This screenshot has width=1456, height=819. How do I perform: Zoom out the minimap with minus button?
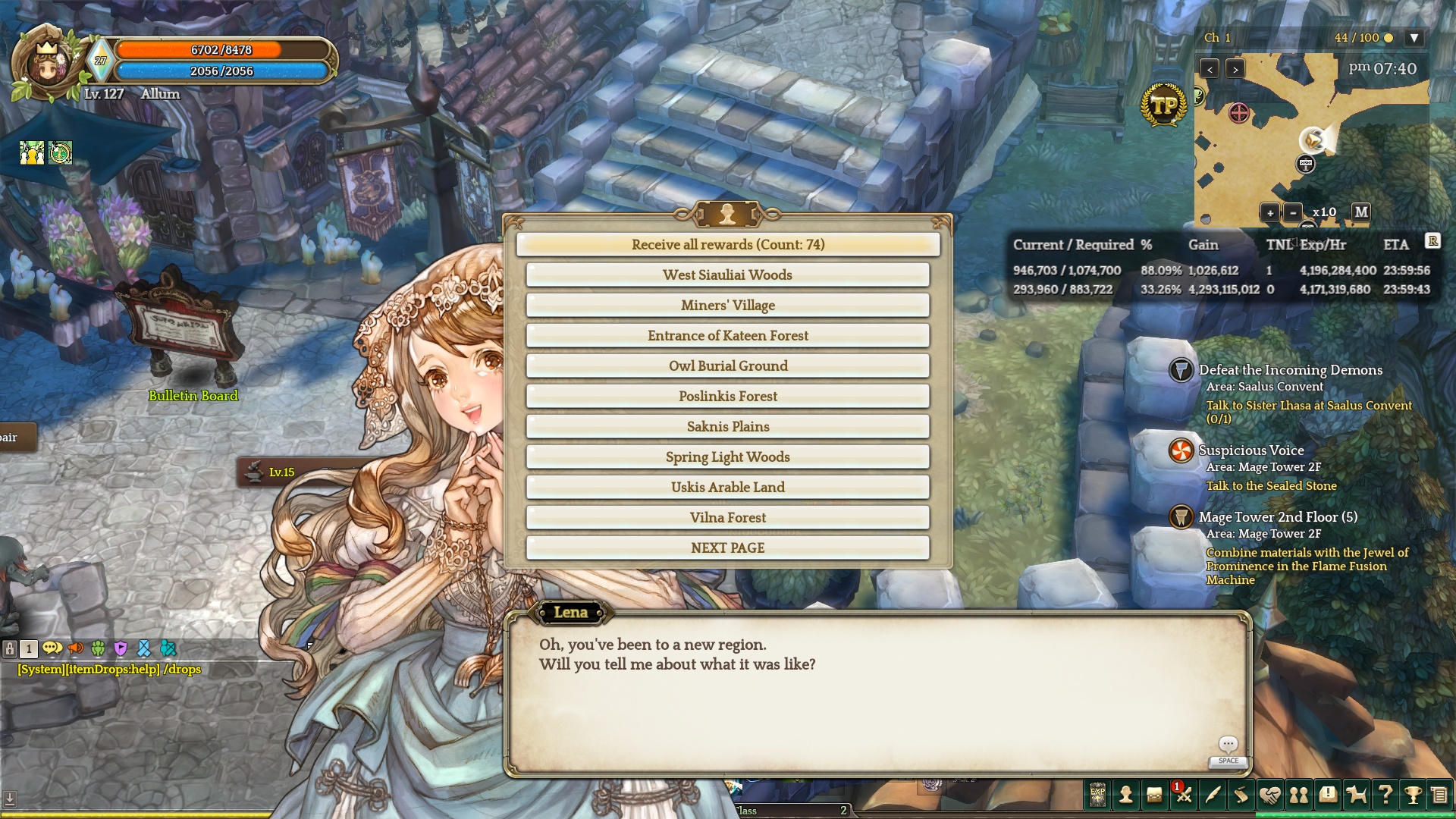pos(1294,213)
